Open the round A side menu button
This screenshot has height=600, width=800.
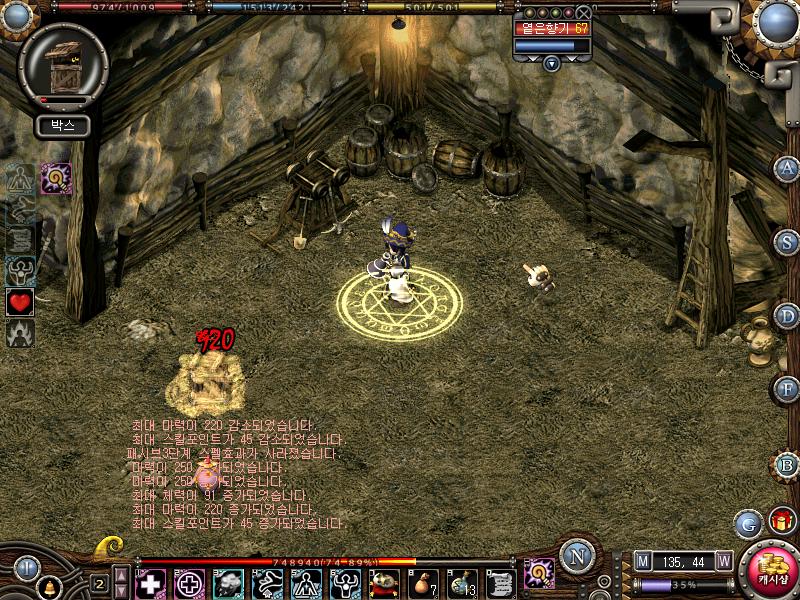(x=787, y=167)
